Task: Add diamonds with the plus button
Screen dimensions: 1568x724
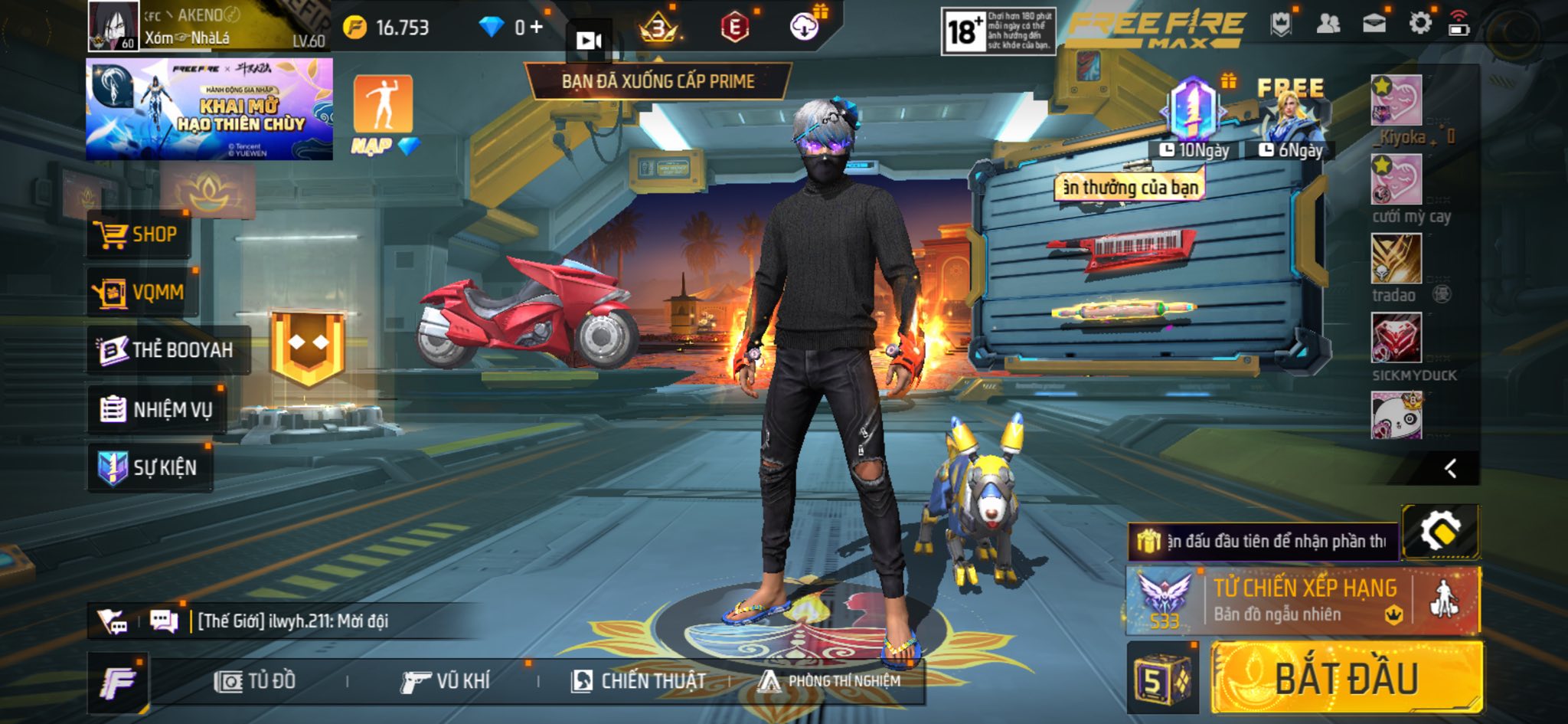Action: click(536, 28)
